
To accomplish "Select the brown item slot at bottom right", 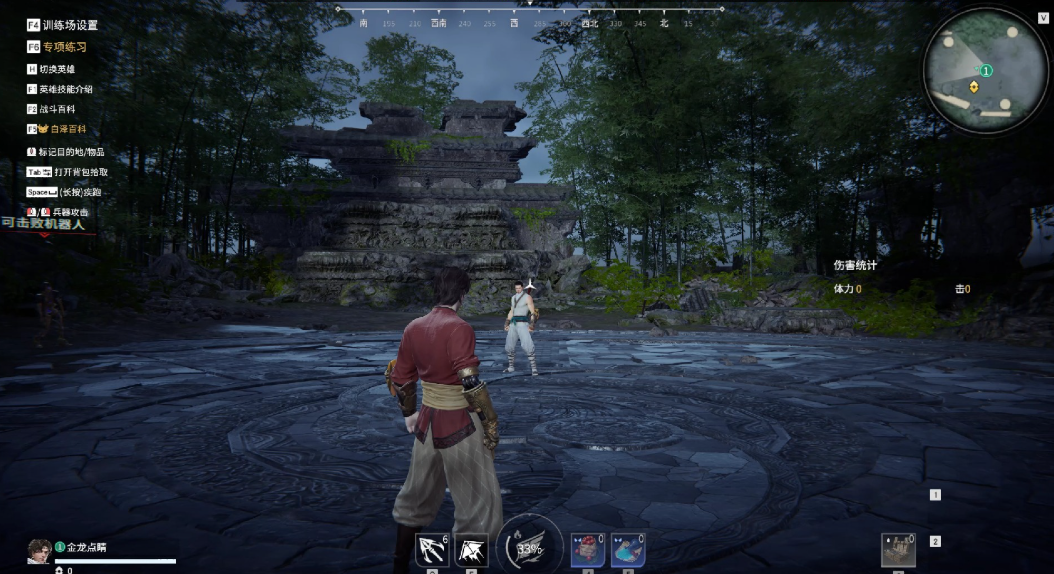I will 898,549.
